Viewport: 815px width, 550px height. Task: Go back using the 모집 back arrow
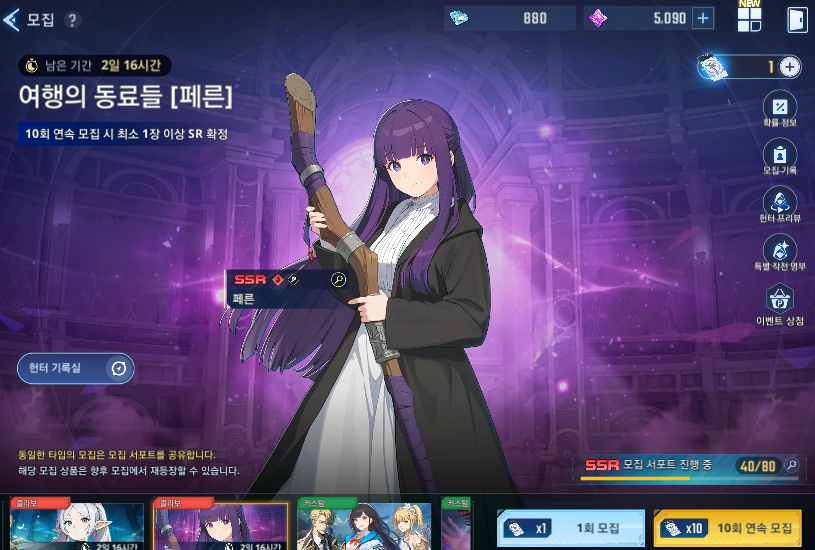13,19
